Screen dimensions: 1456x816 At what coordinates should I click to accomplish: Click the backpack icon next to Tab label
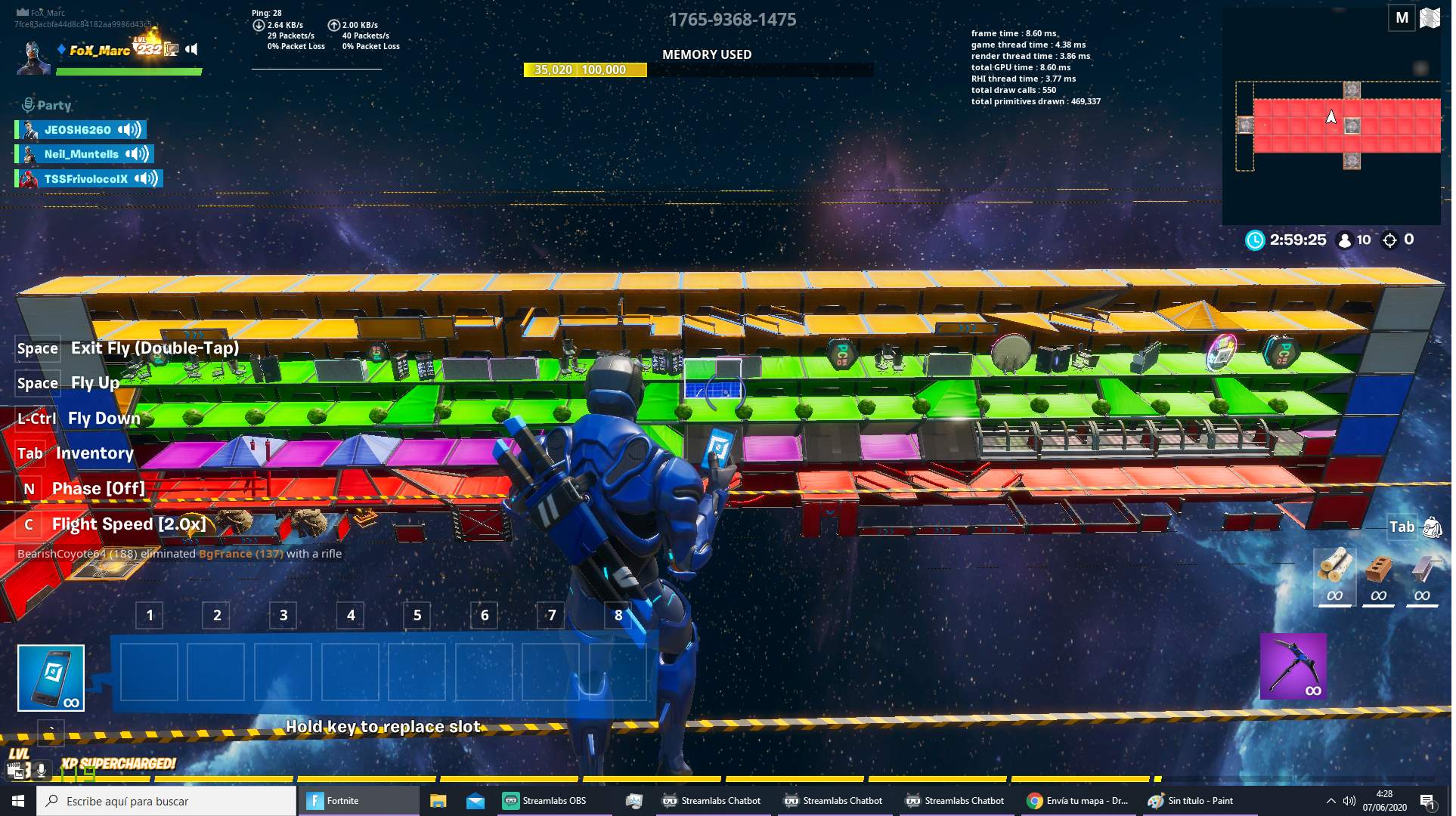1433,527
